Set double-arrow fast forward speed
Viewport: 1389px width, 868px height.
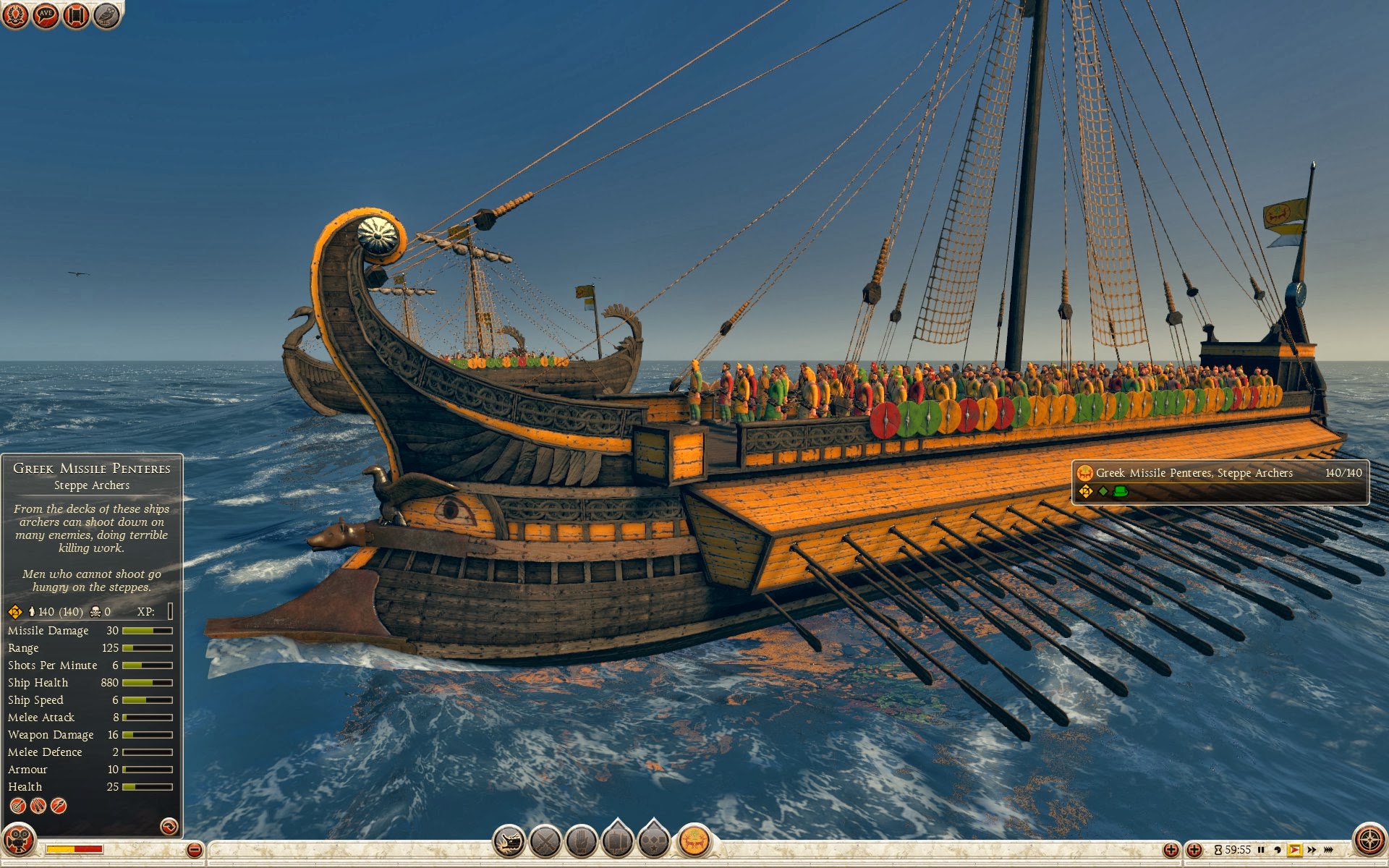click(1312, 850)
